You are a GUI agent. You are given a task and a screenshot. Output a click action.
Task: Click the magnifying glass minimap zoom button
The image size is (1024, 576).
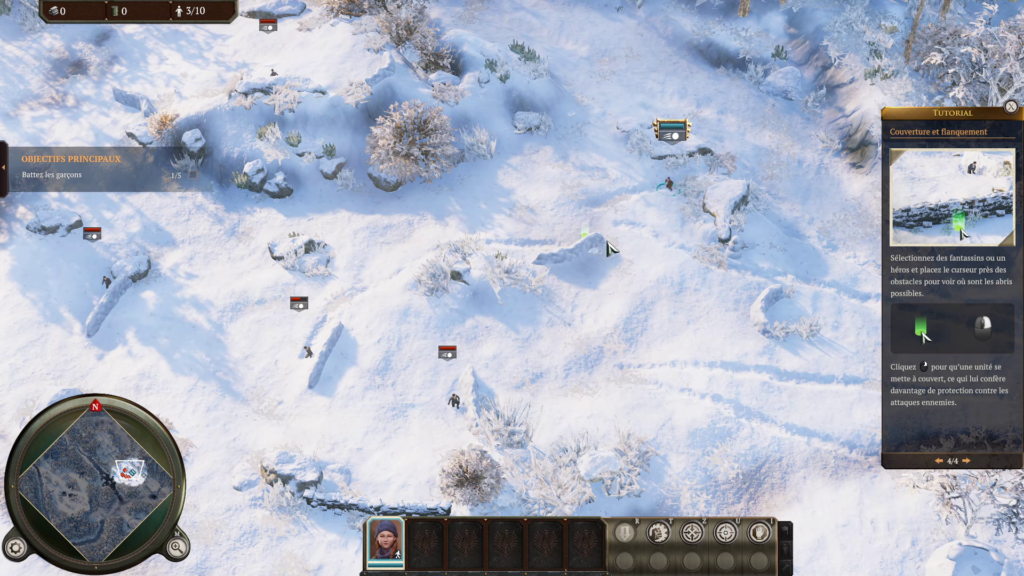pos(177,546)
